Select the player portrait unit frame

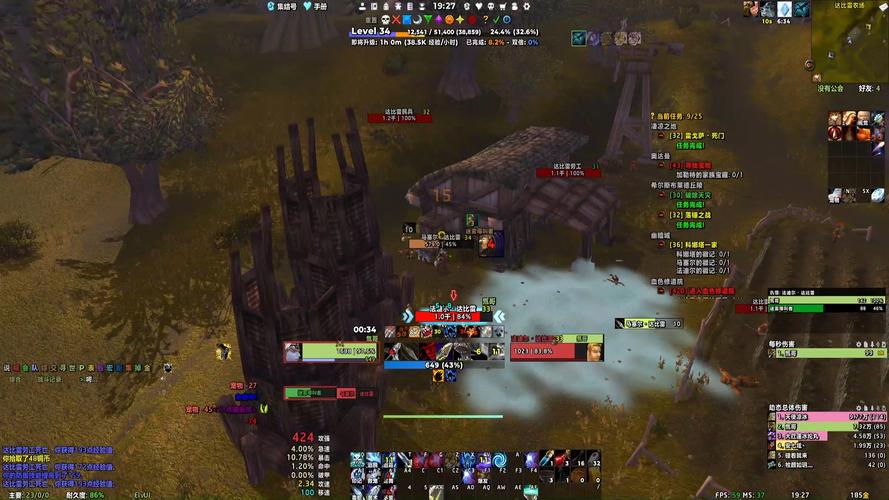(293, 351)
